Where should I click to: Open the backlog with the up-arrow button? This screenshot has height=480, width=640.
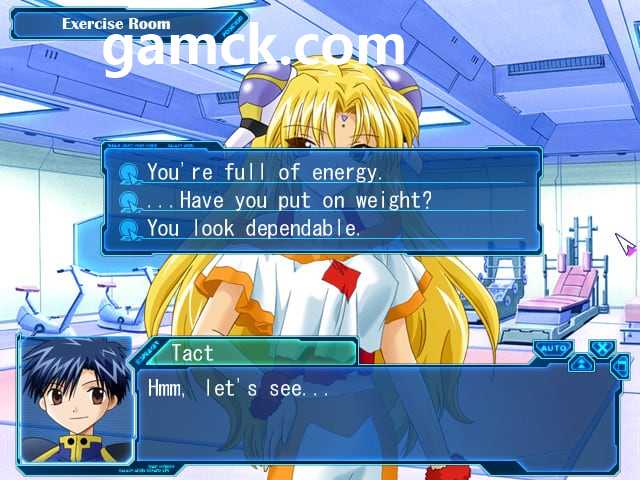(581, 364)
